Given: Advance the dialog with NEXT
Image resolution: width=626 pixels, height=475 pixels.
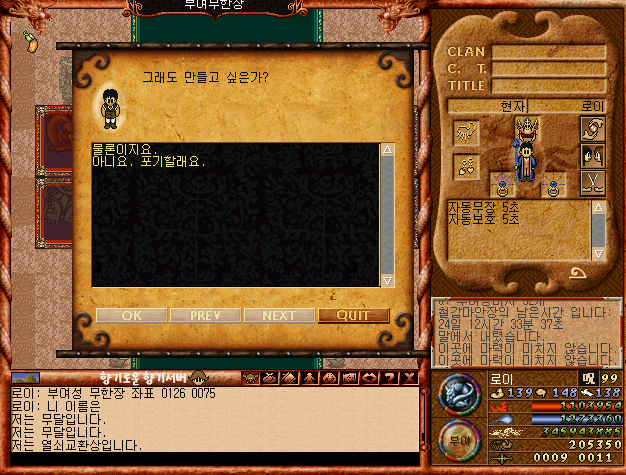Looking at the screenshot, I should (279, 315).
